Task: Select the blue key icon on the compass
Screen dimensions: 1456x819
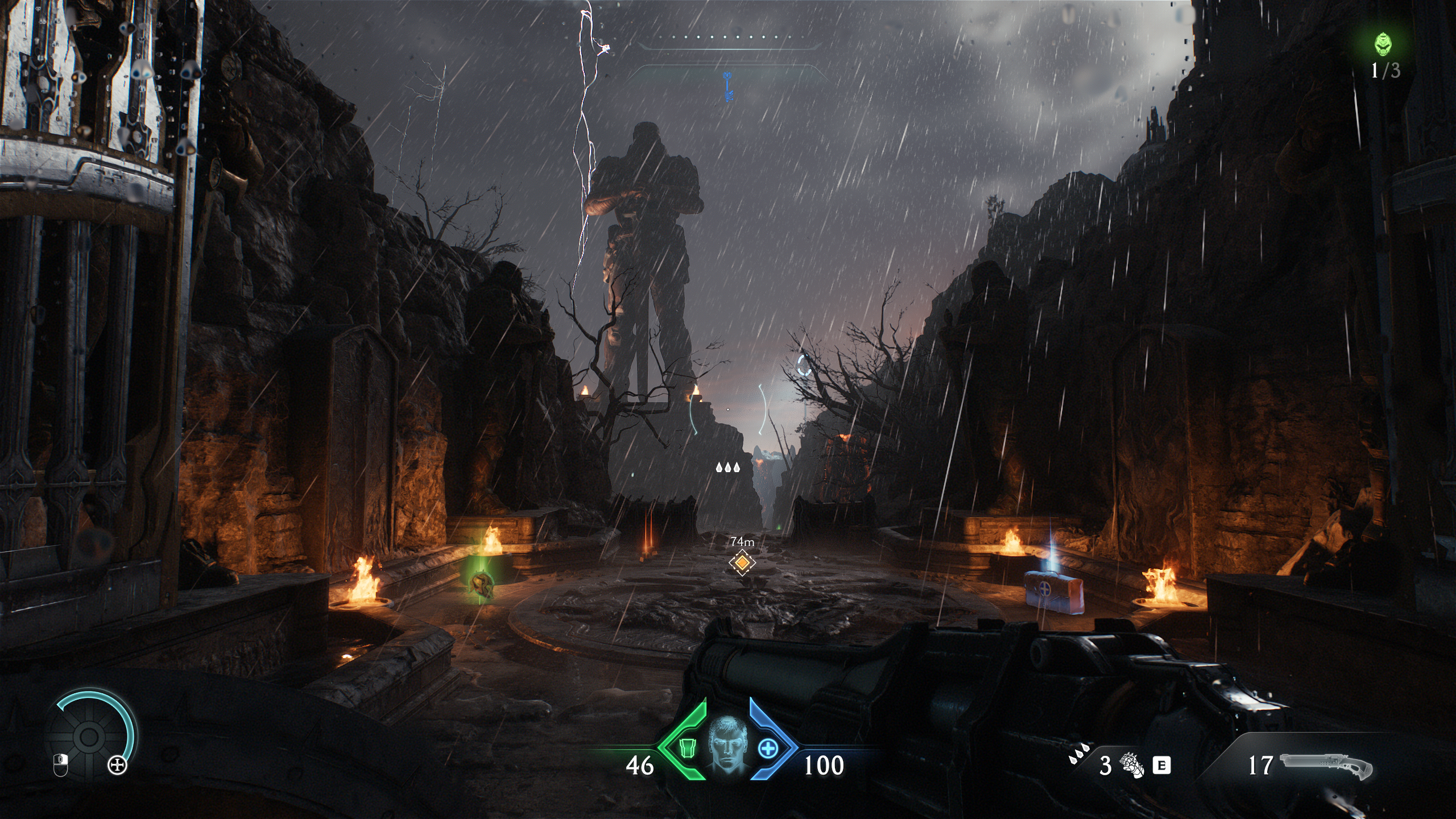Action: pyautogui.click(x=728, y=87)
